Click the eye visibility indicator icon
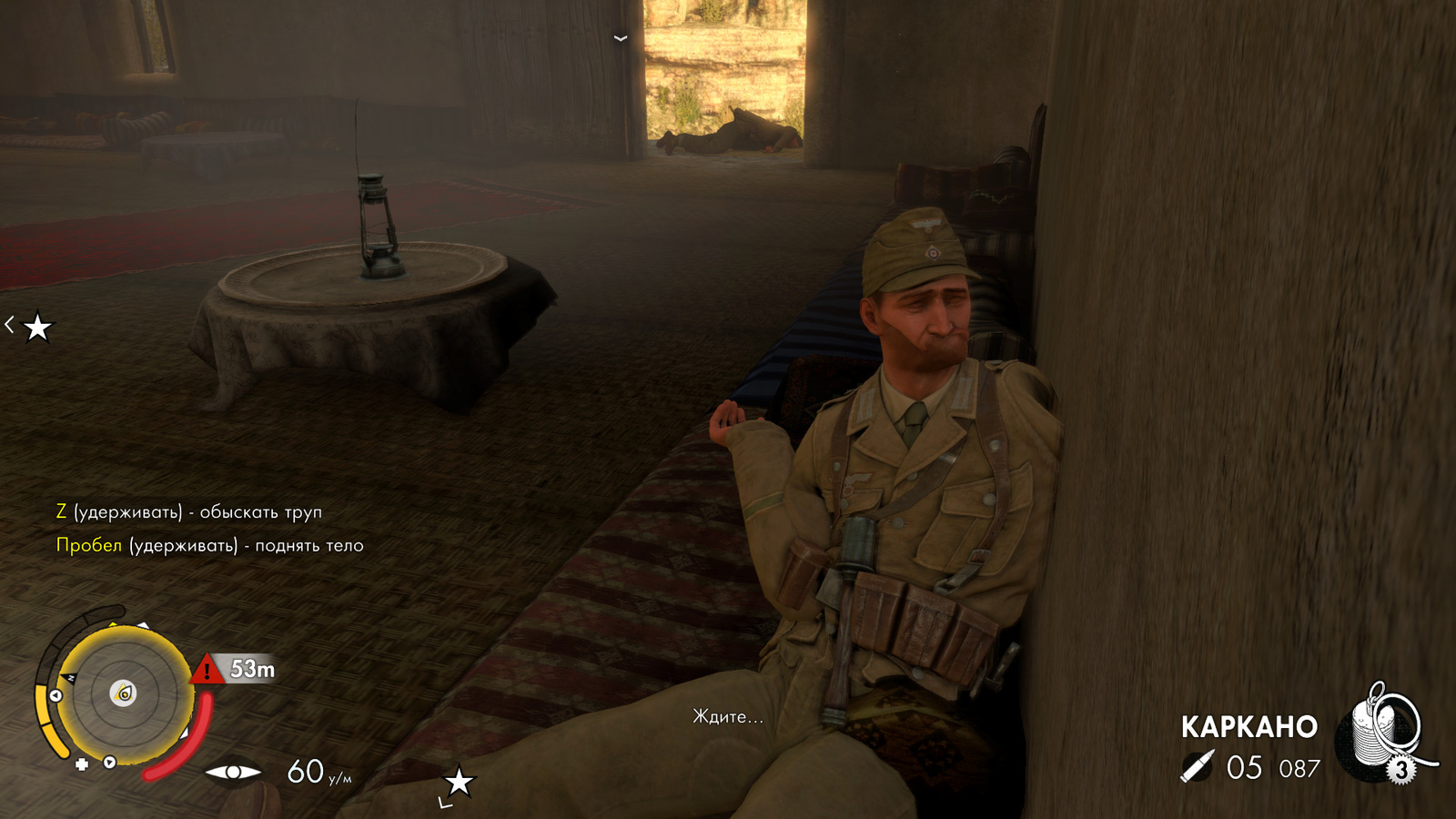 click(x=233, y=773)
